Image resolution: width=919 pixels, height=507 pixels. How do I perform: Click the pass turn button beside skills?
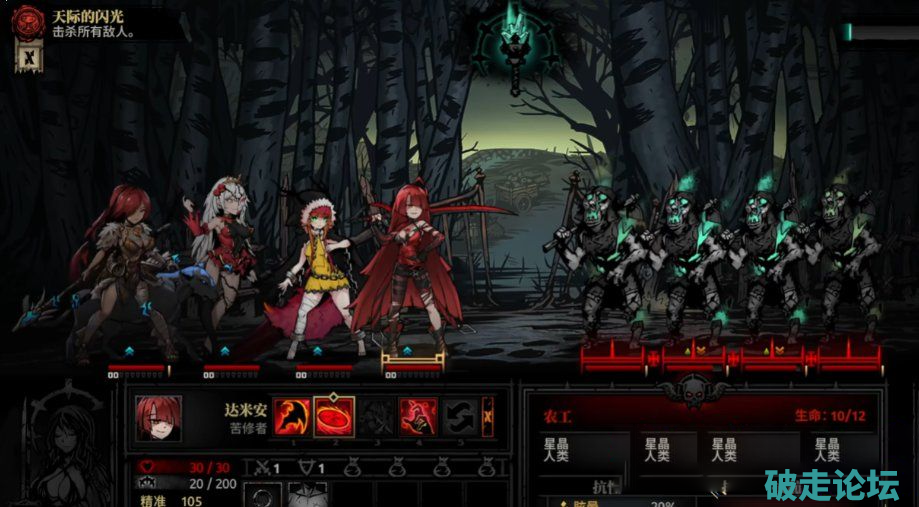[488, 414]
